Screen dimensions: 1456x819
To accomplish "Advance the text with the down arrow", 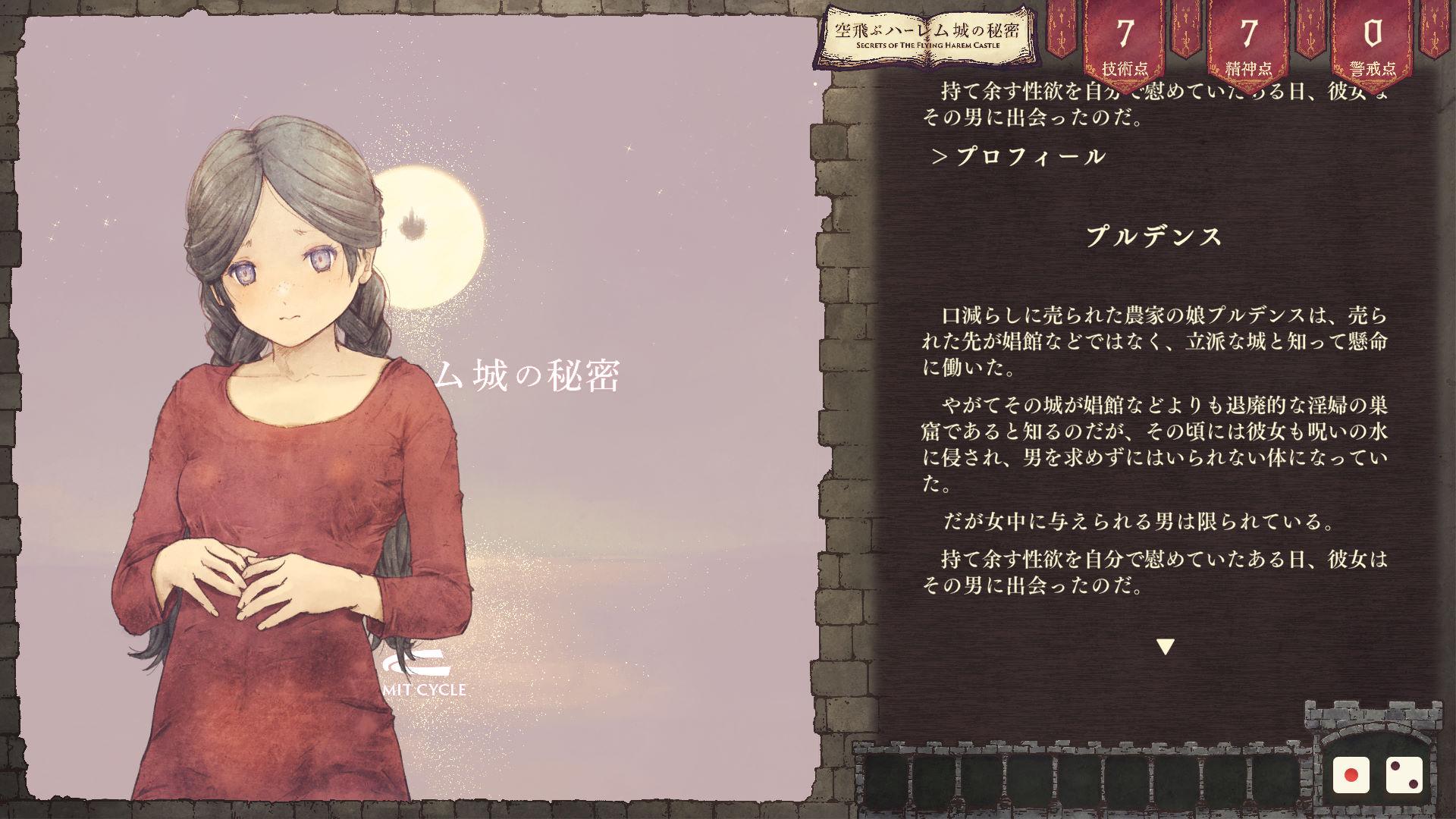I will pos(1165,647).
